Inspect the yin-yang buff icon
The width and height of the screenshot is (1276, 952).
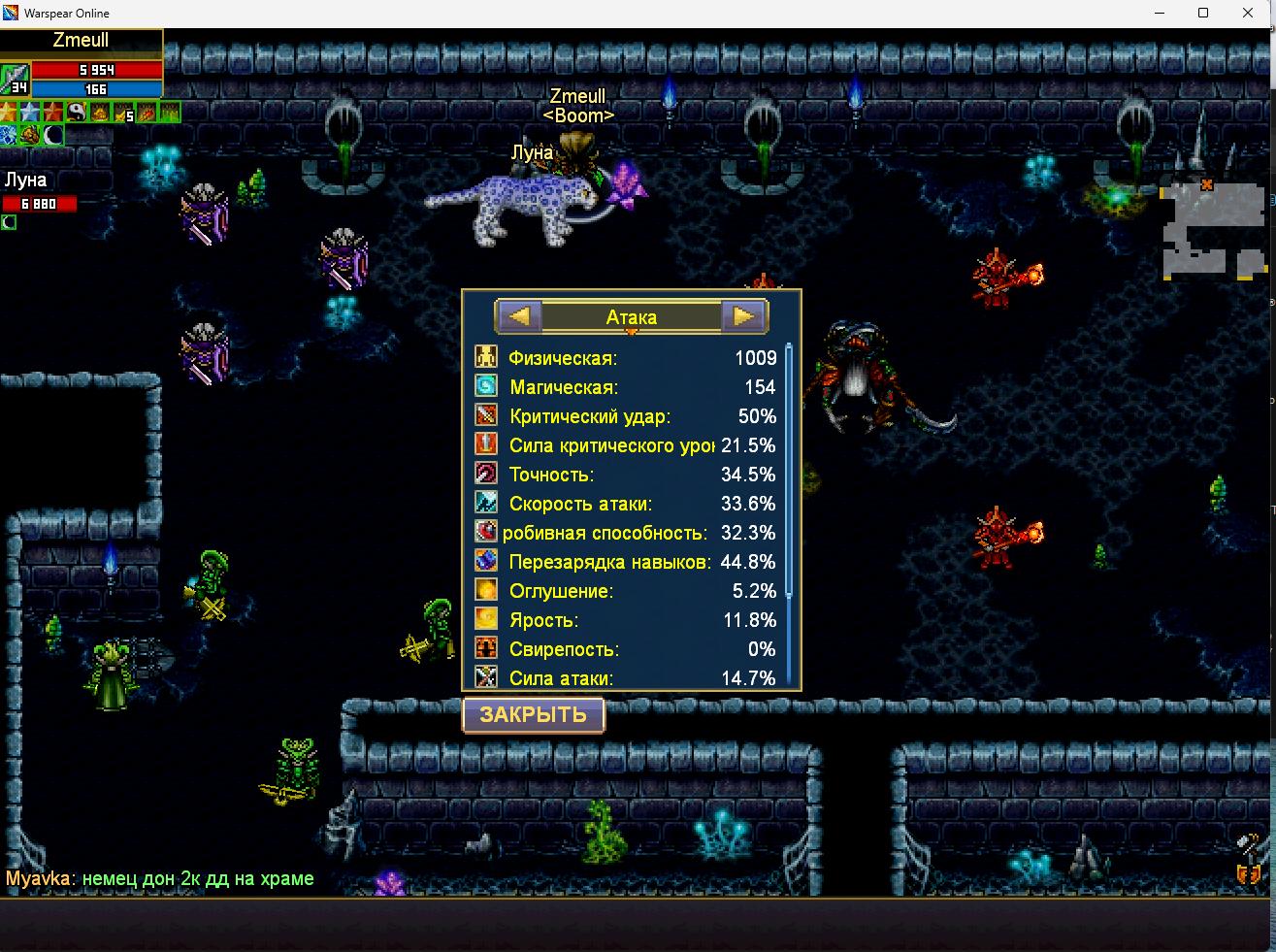pos(77,112)
